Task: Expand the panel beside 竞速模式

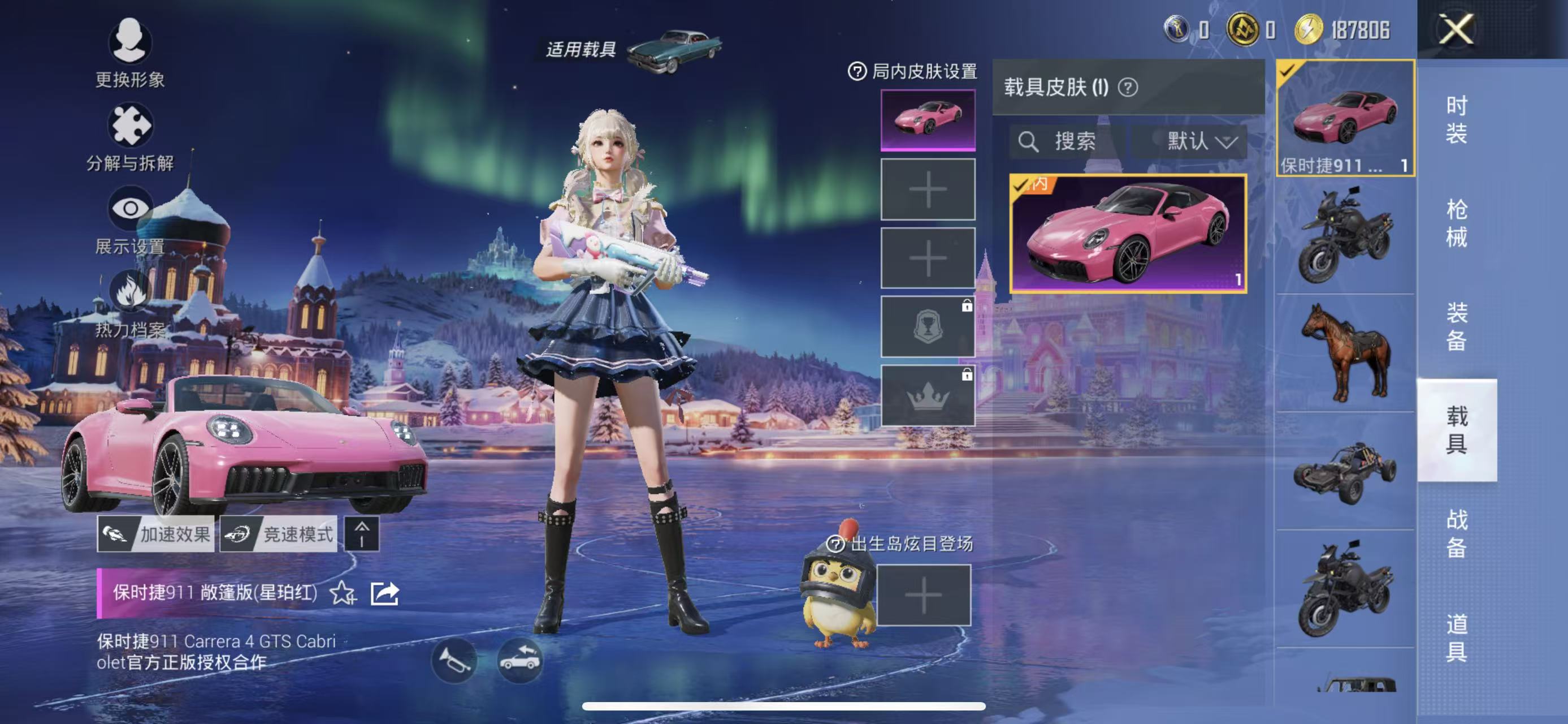Action: [x=364, y=536]
